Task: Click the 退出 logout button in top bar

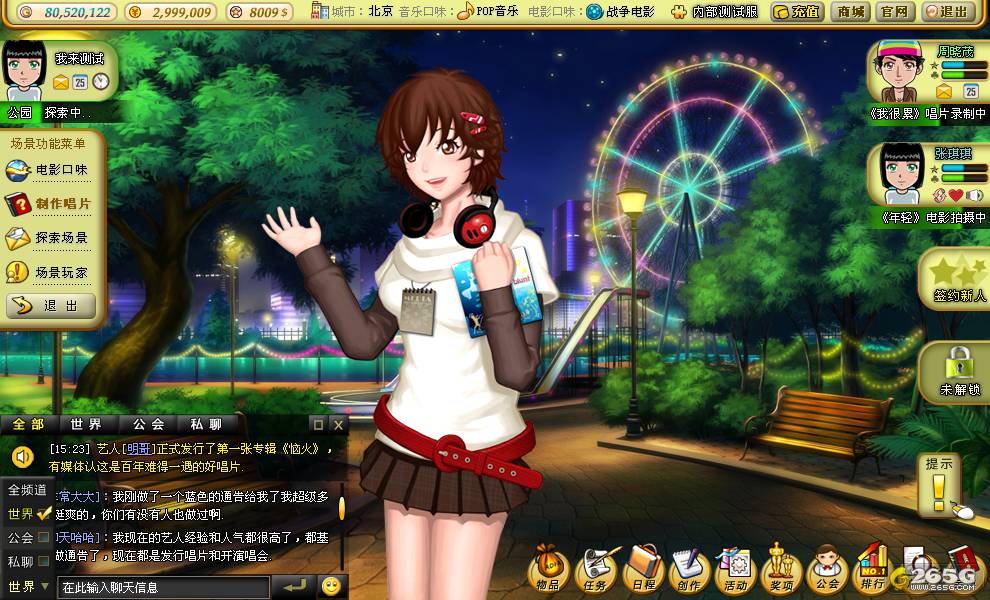Action: coord(947,12)
